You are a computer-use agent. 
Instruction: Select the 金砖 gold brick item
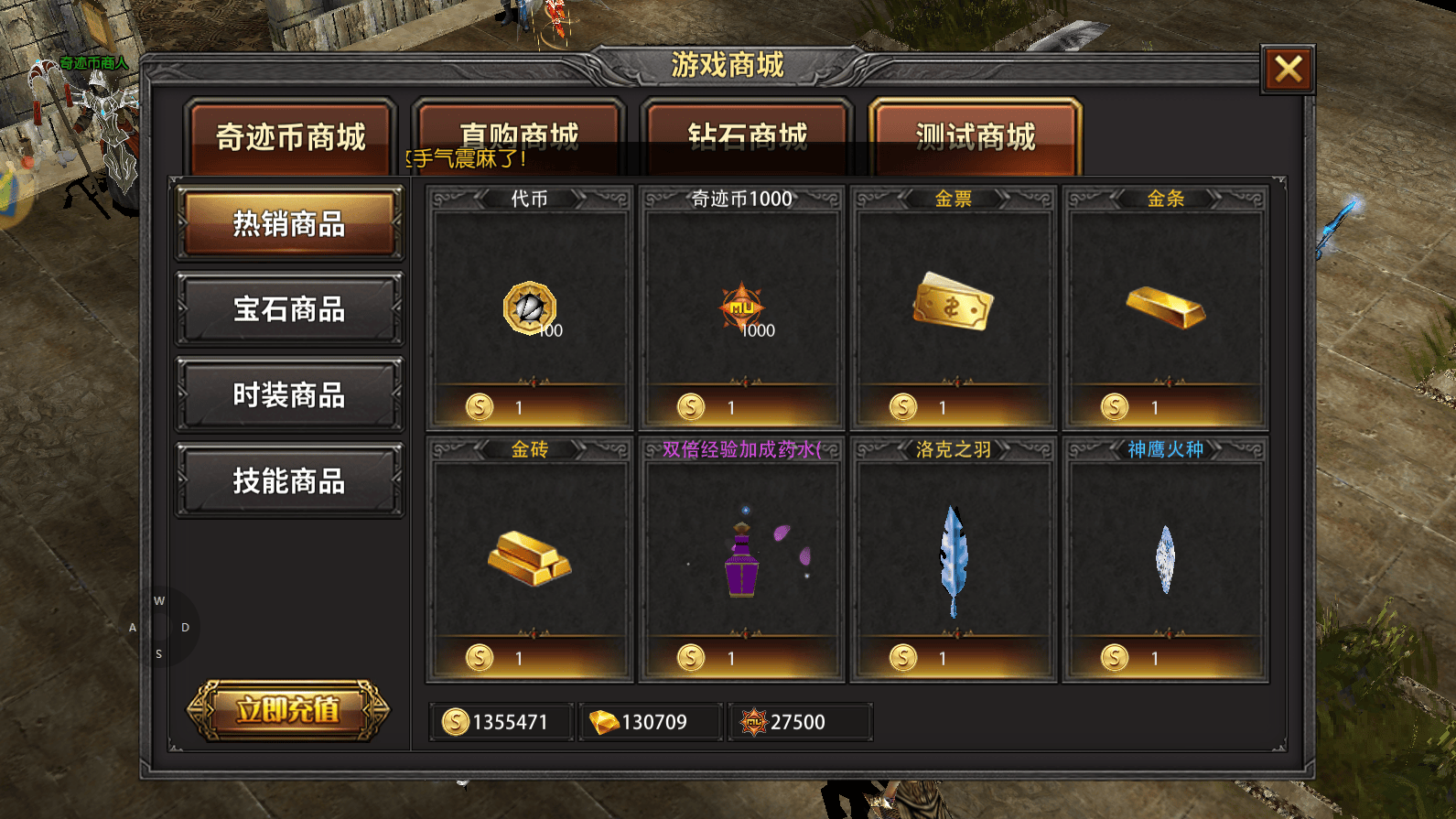click(530, 559)
